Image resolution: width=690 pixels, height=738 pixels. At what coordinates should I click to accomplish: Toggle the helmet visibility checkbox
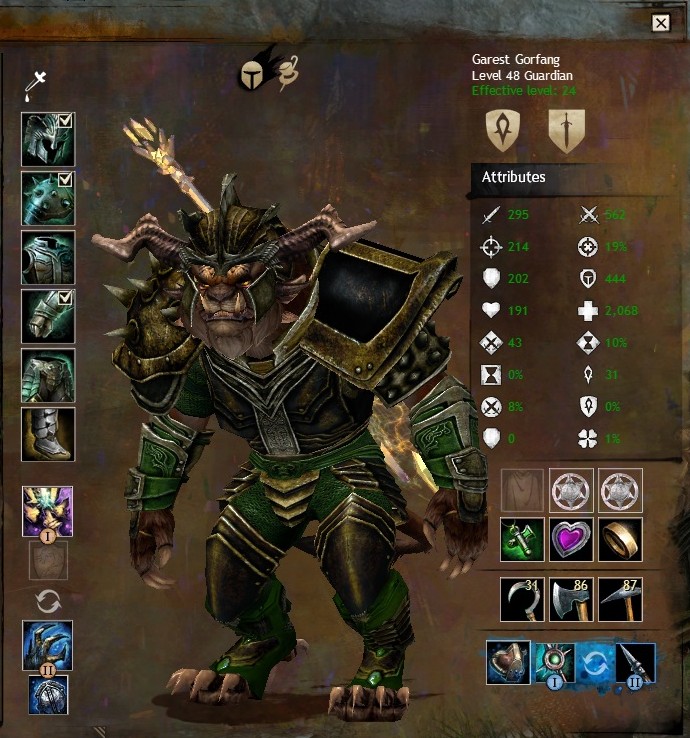click(x=65, y=121)
